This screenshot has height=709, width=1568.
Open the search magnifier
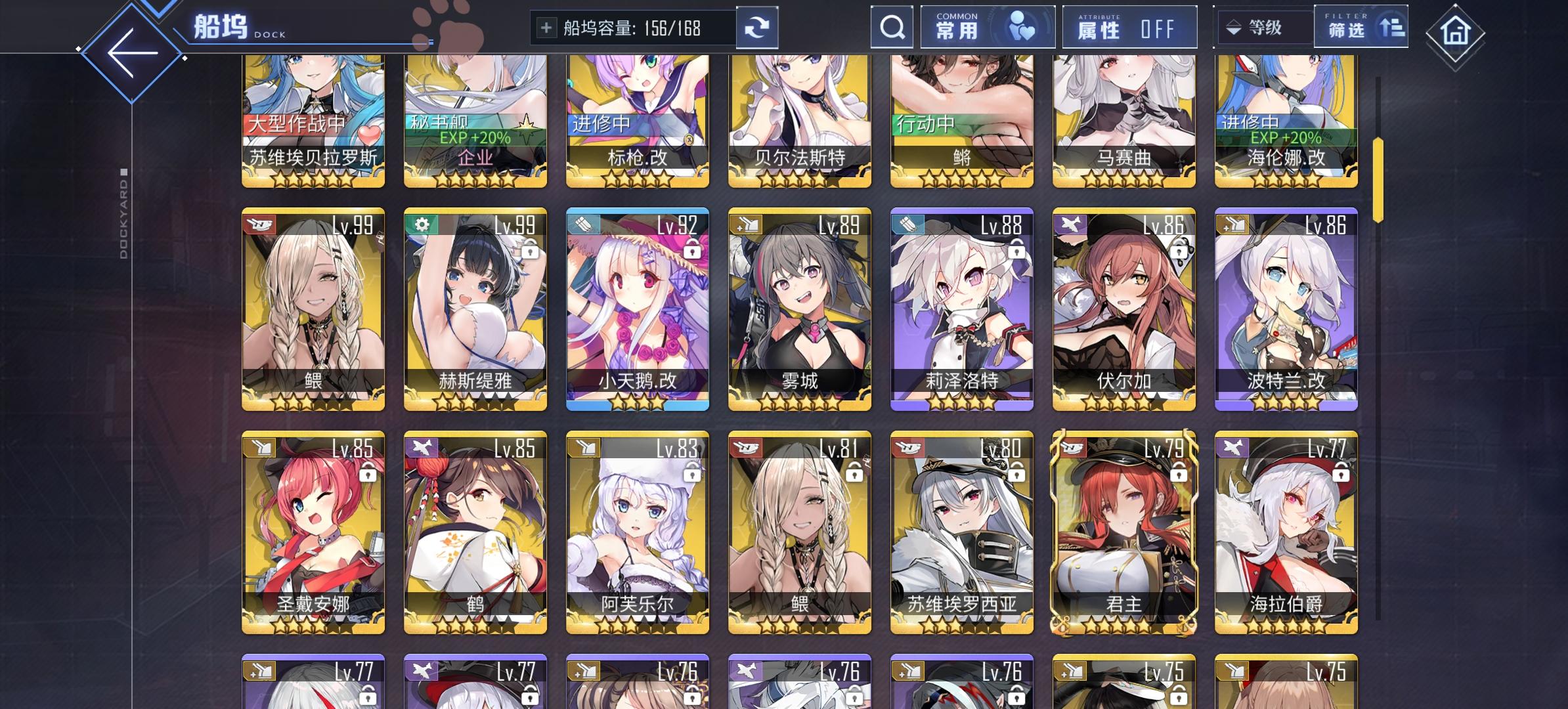point(891,28)
